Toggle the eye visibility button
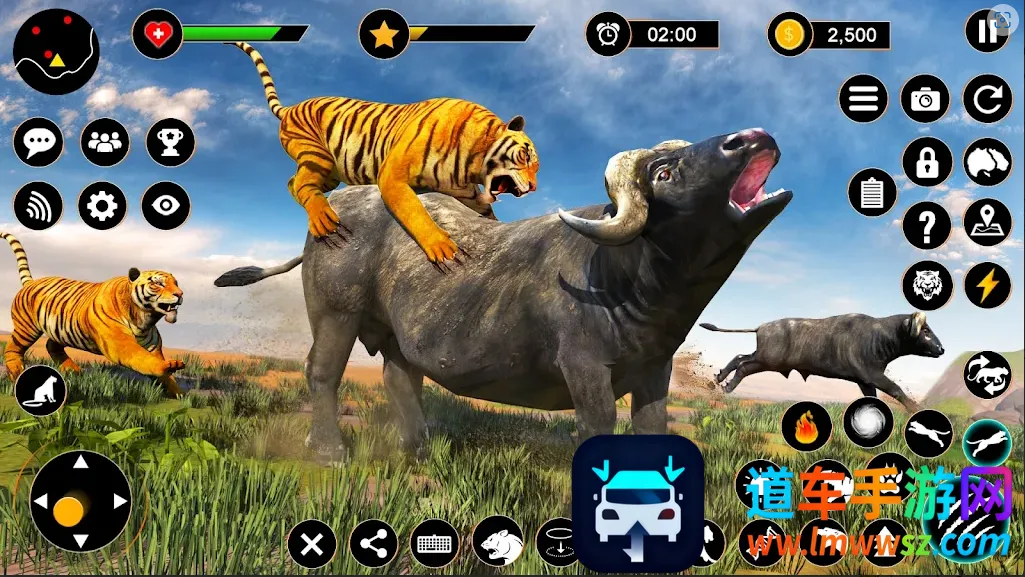The height and width of the screenshot is (577, 1025). tap(165, 206)
